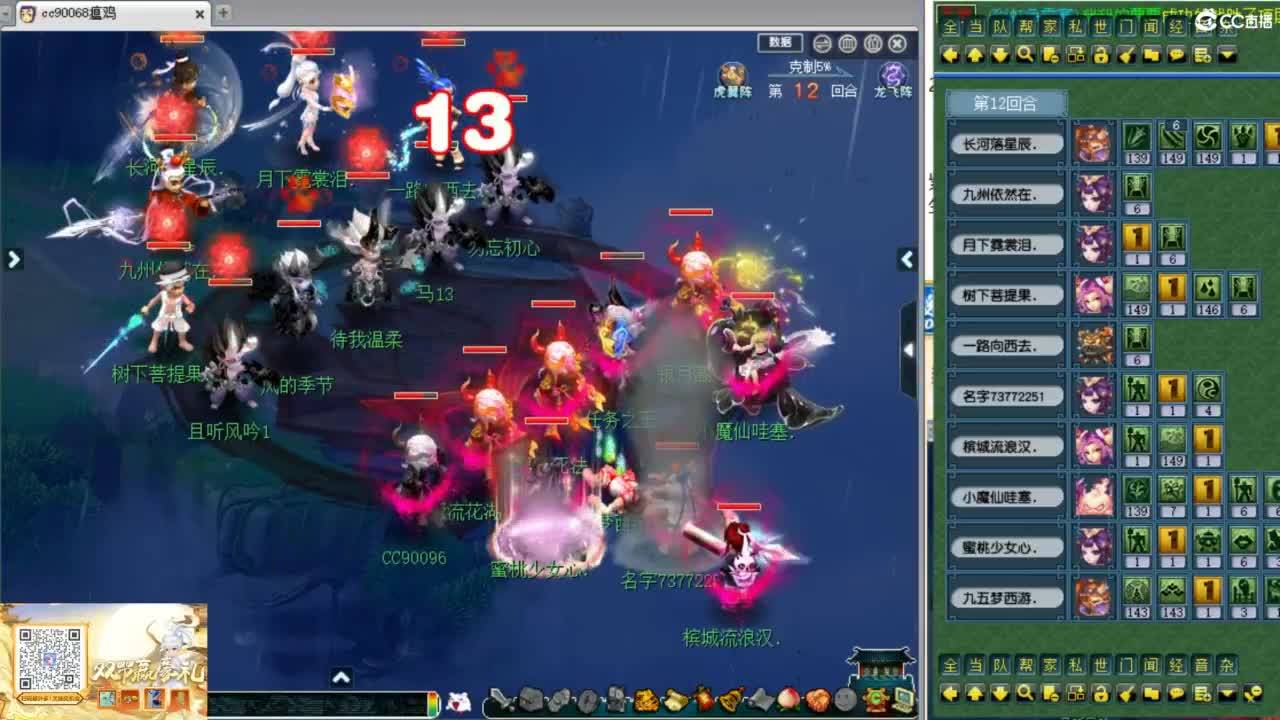This screenshot has height=720, width=1280.
Task: Click the 龙飞阵 formation icon
Action: click(893, 76)
